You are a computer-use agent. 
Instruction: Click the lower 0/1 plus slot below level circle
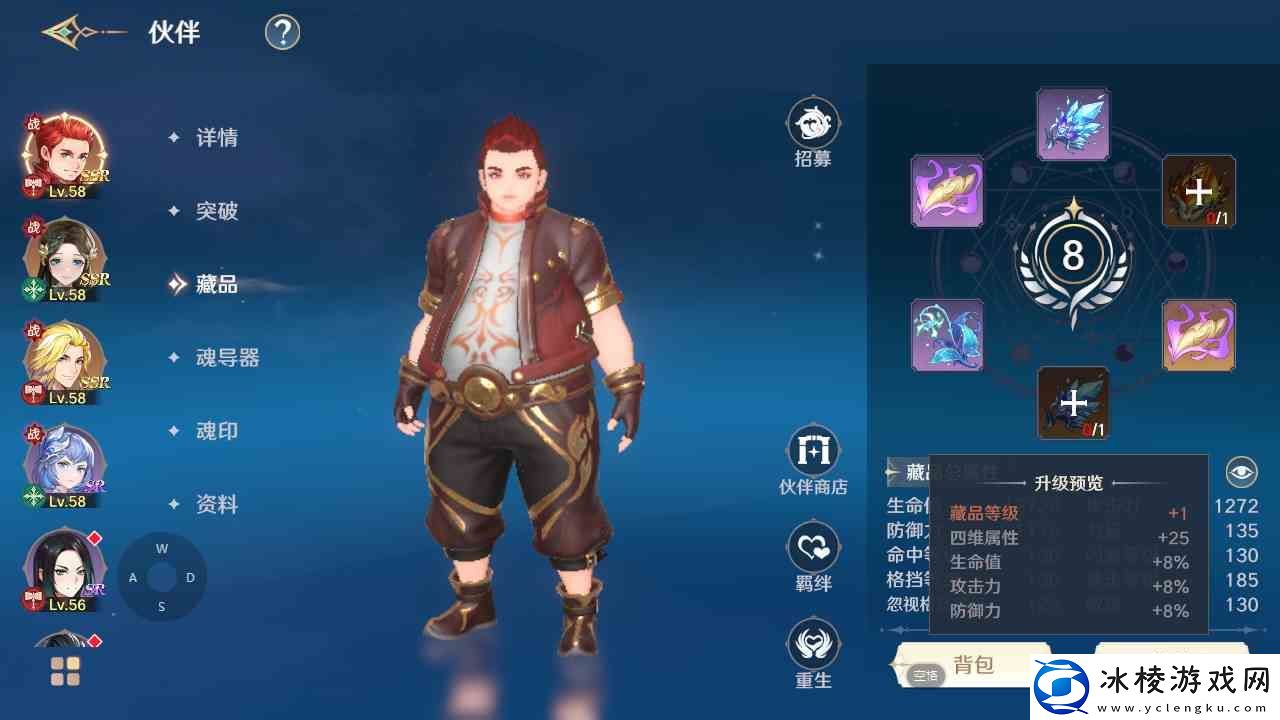click(1073, 403)
